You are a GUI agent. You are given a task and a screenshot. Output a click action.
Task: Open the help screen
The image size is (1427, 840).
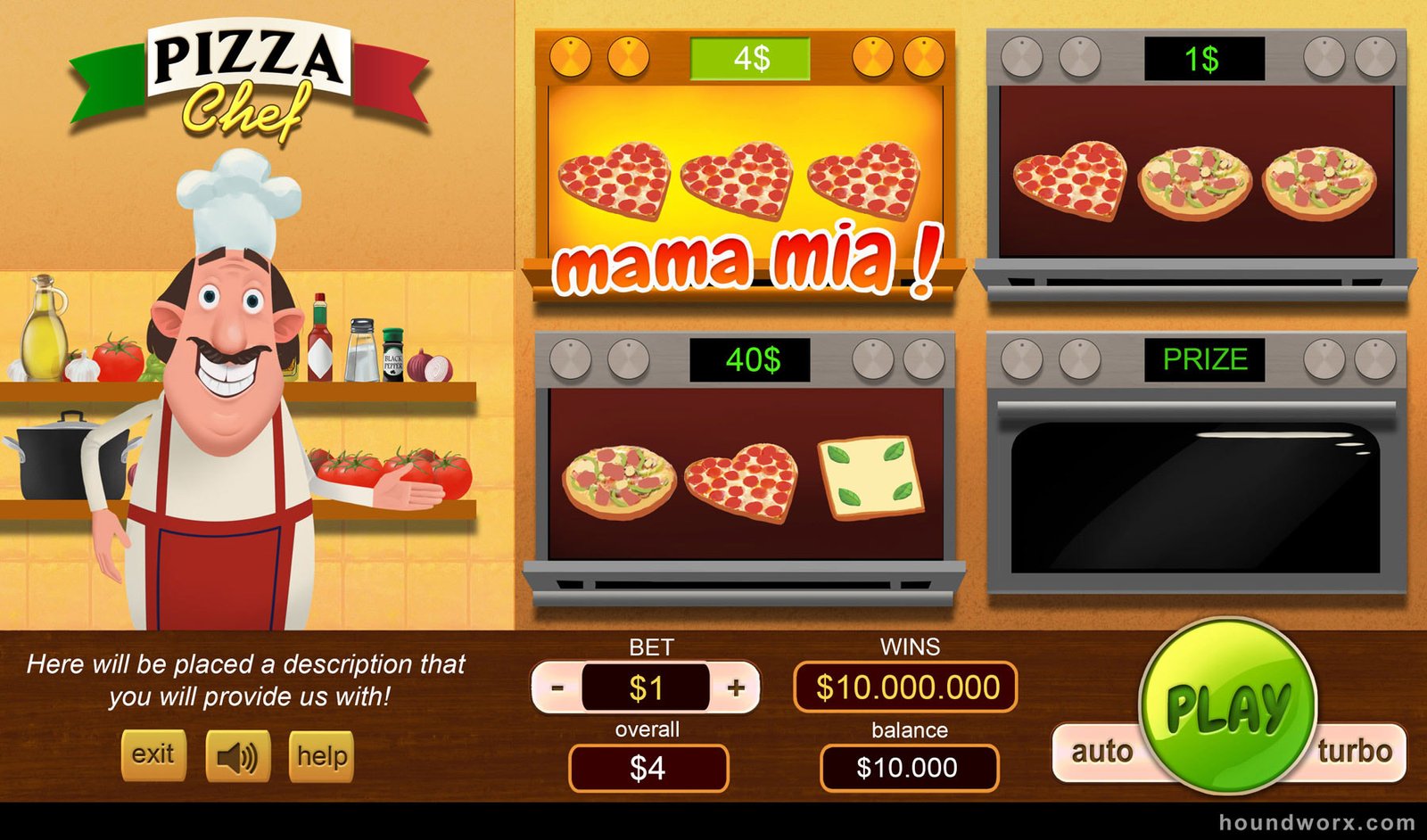coord(321,756)
